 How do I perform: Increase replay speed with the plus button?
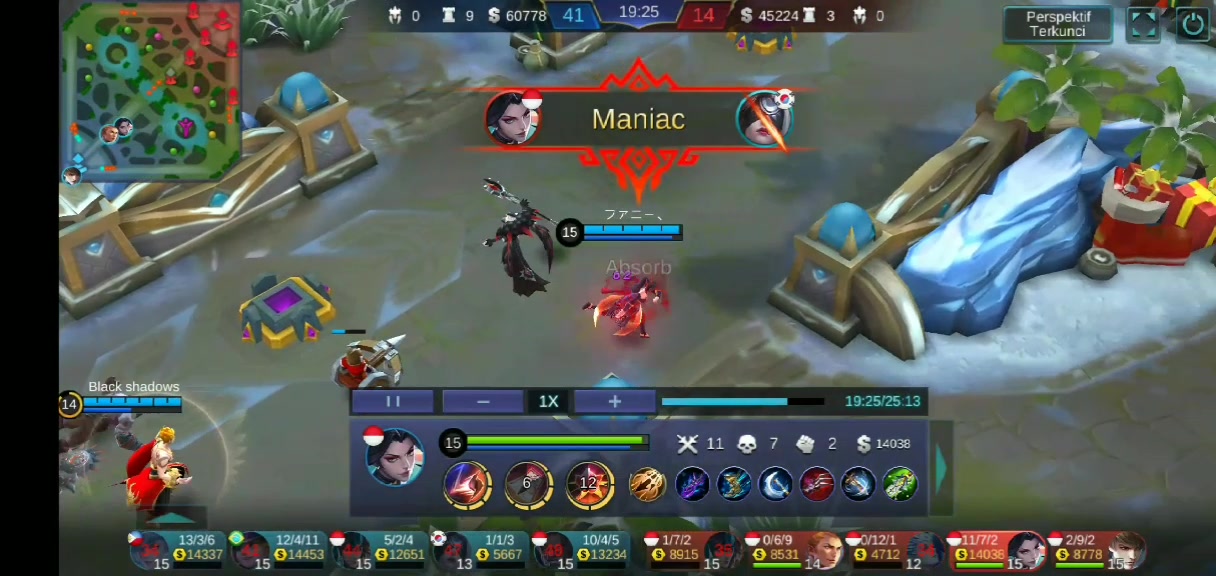pyautogui.click(x=614, y=401)
